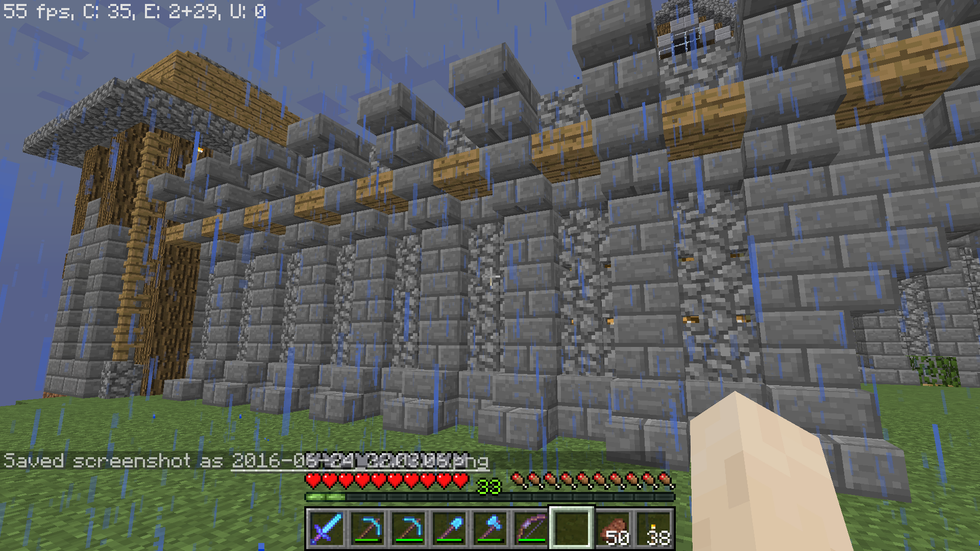The image size is (980, 551).
Task: Pick the torch stack of 38
Action: click(x=654, y=528)
